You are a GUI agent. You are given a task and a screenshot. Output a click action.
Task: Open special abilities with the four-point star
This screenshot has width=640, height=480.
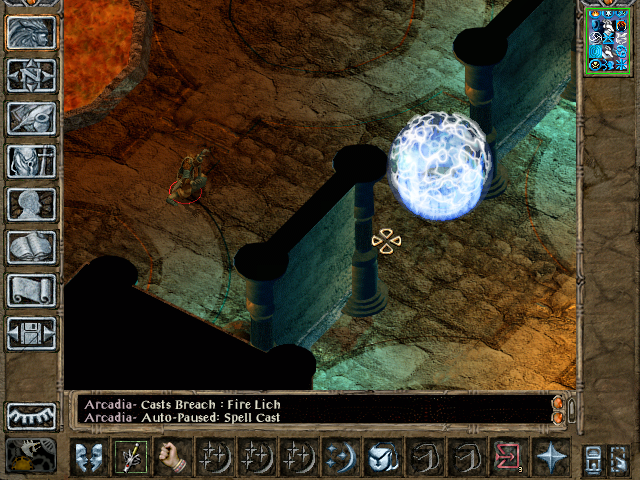point(550,457)
